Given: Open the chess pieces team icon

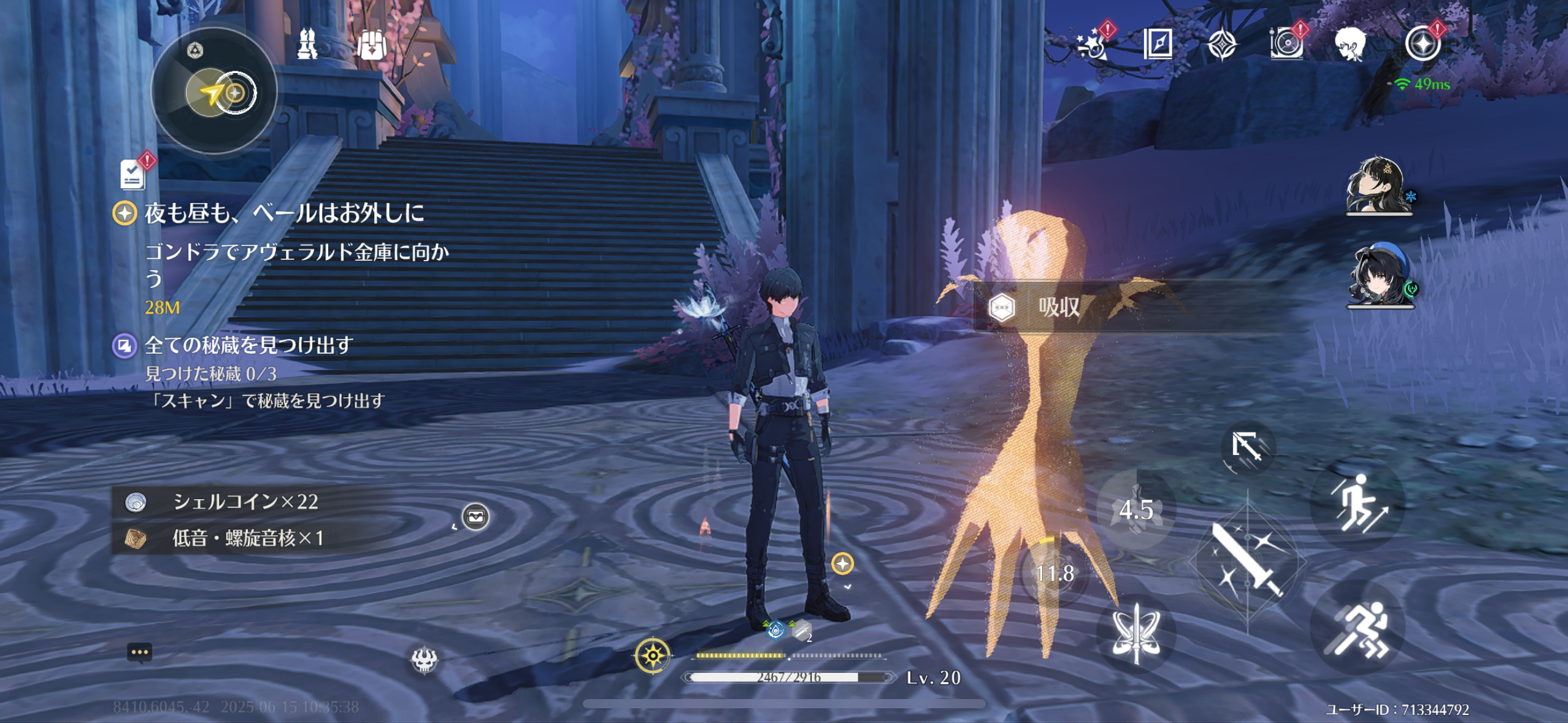Looking at the screenshot, I should (307, 44).
